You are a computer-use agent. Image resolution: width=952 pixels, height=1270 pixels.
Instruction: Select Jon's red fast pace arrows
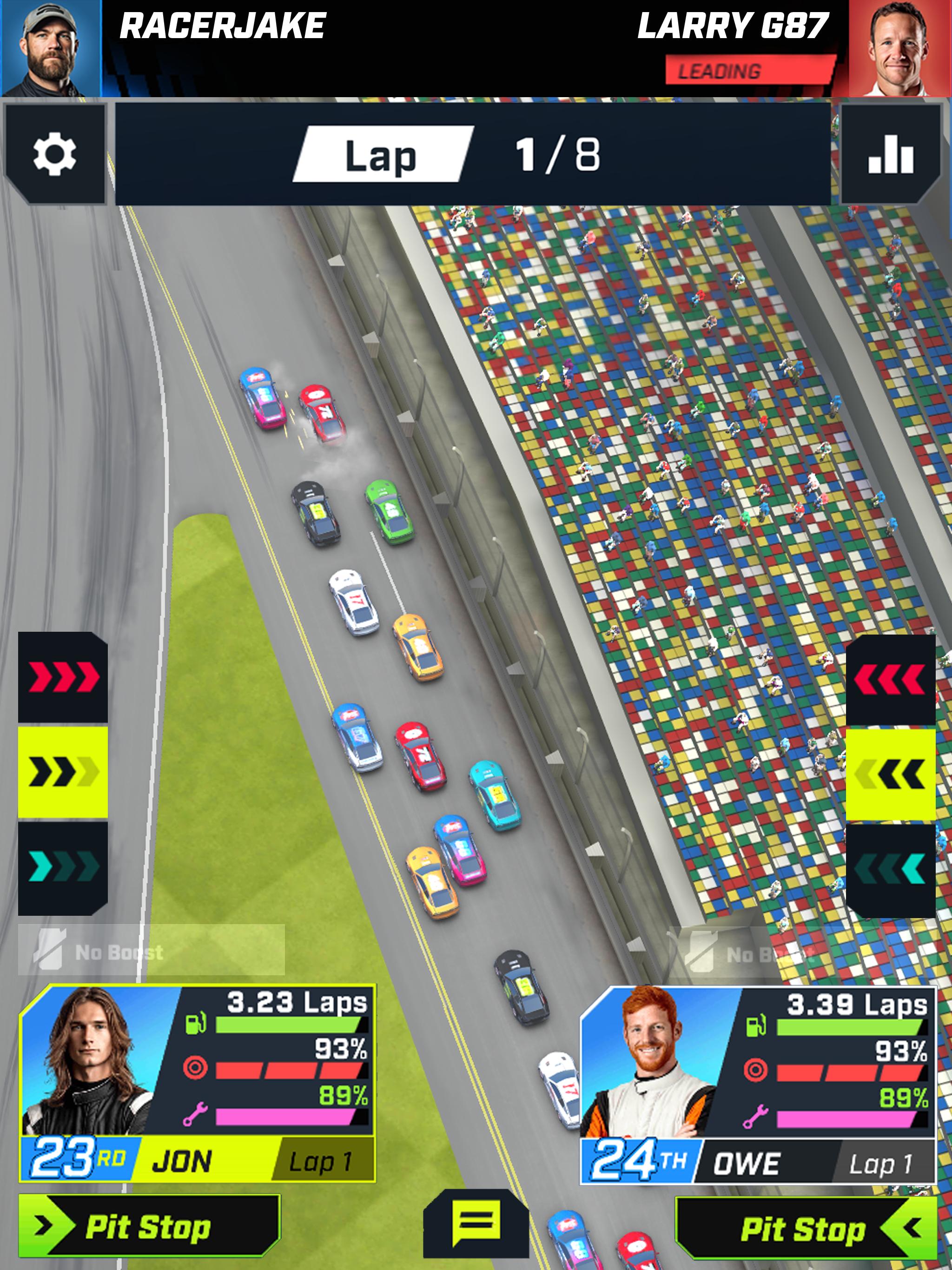[63, 677]
